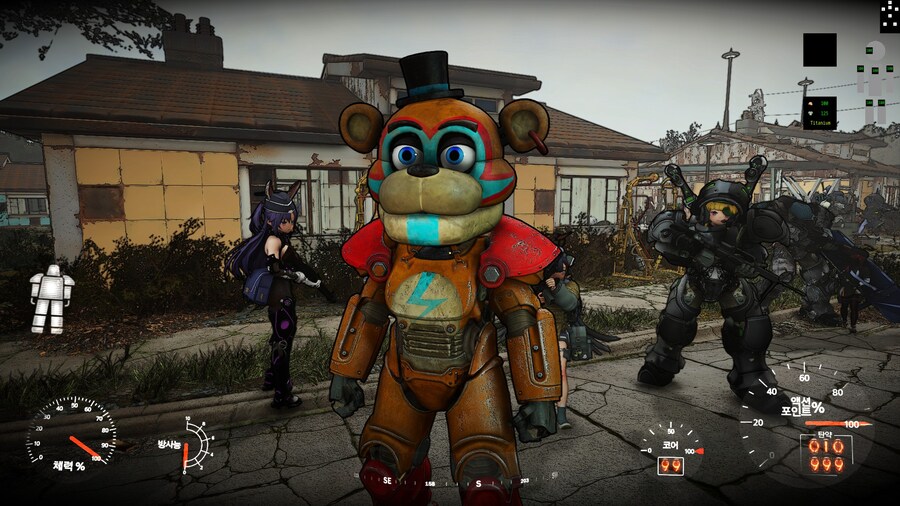Open the Titanium armor stats panel
Image resolution: width=900 pixels, height=506 pixels.
coord(820,113)
